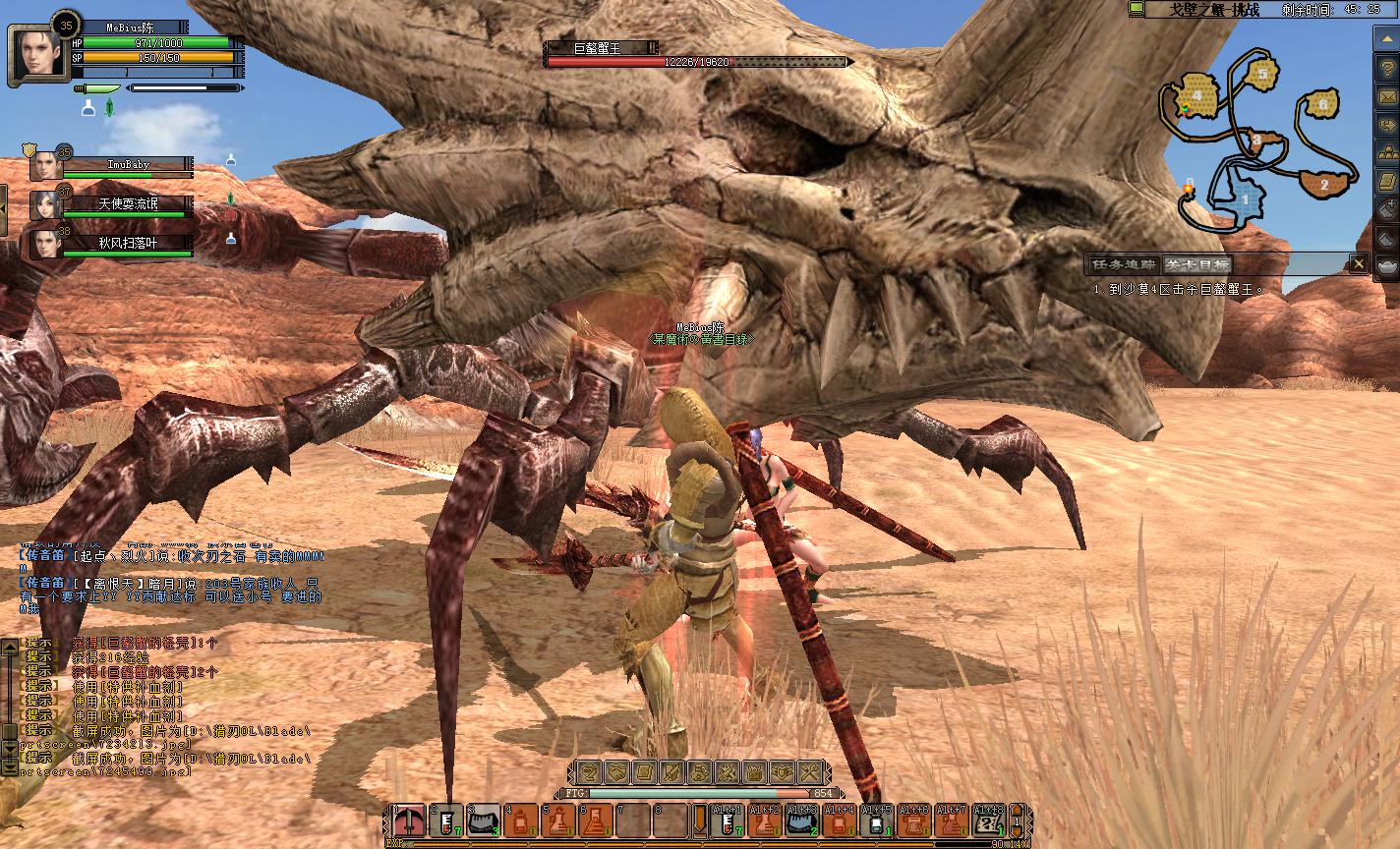Collapse the right sidebar with up arrow

(x=1386, y=37)
